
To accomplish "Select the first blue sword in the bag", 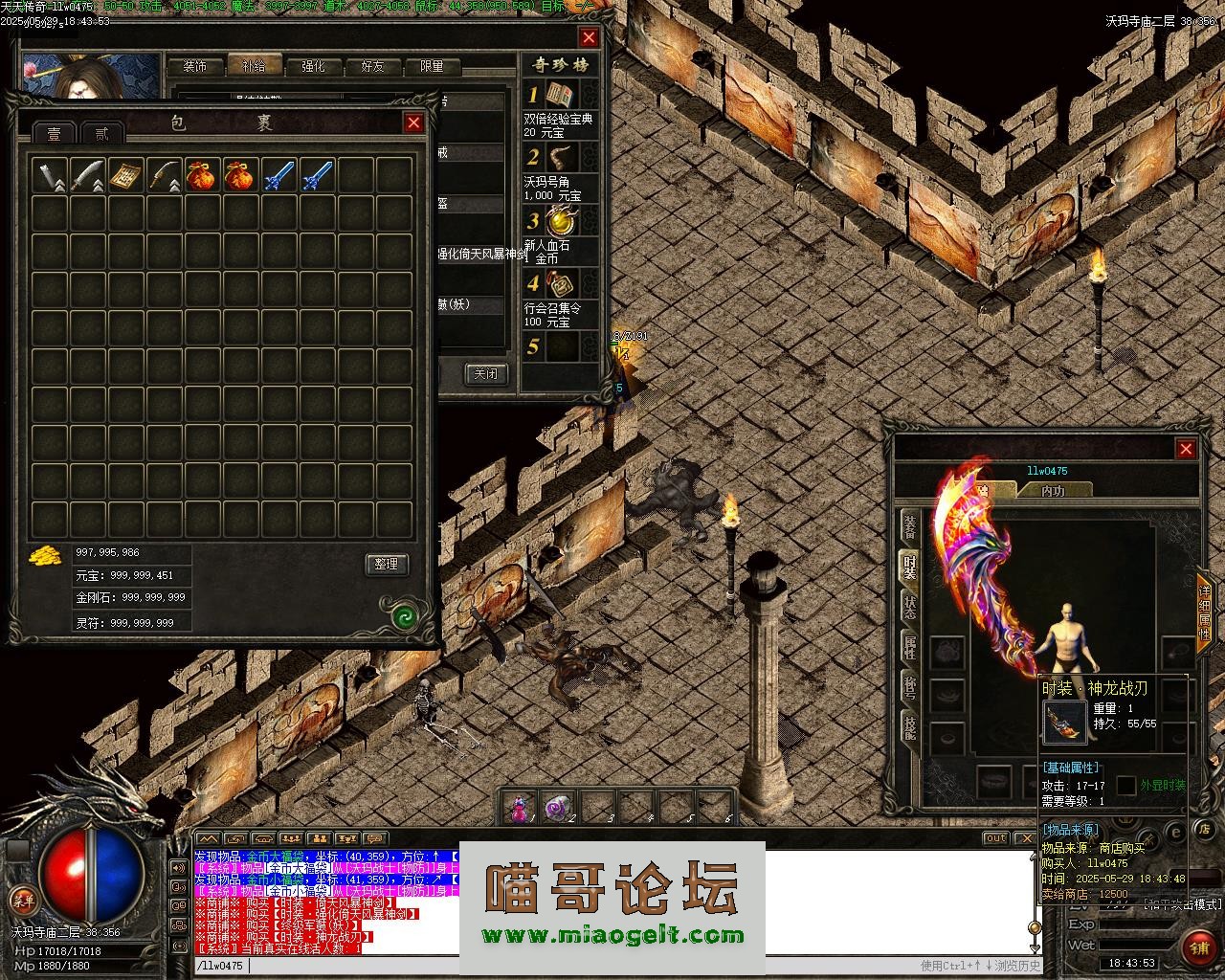I will (x=278, y=175).
